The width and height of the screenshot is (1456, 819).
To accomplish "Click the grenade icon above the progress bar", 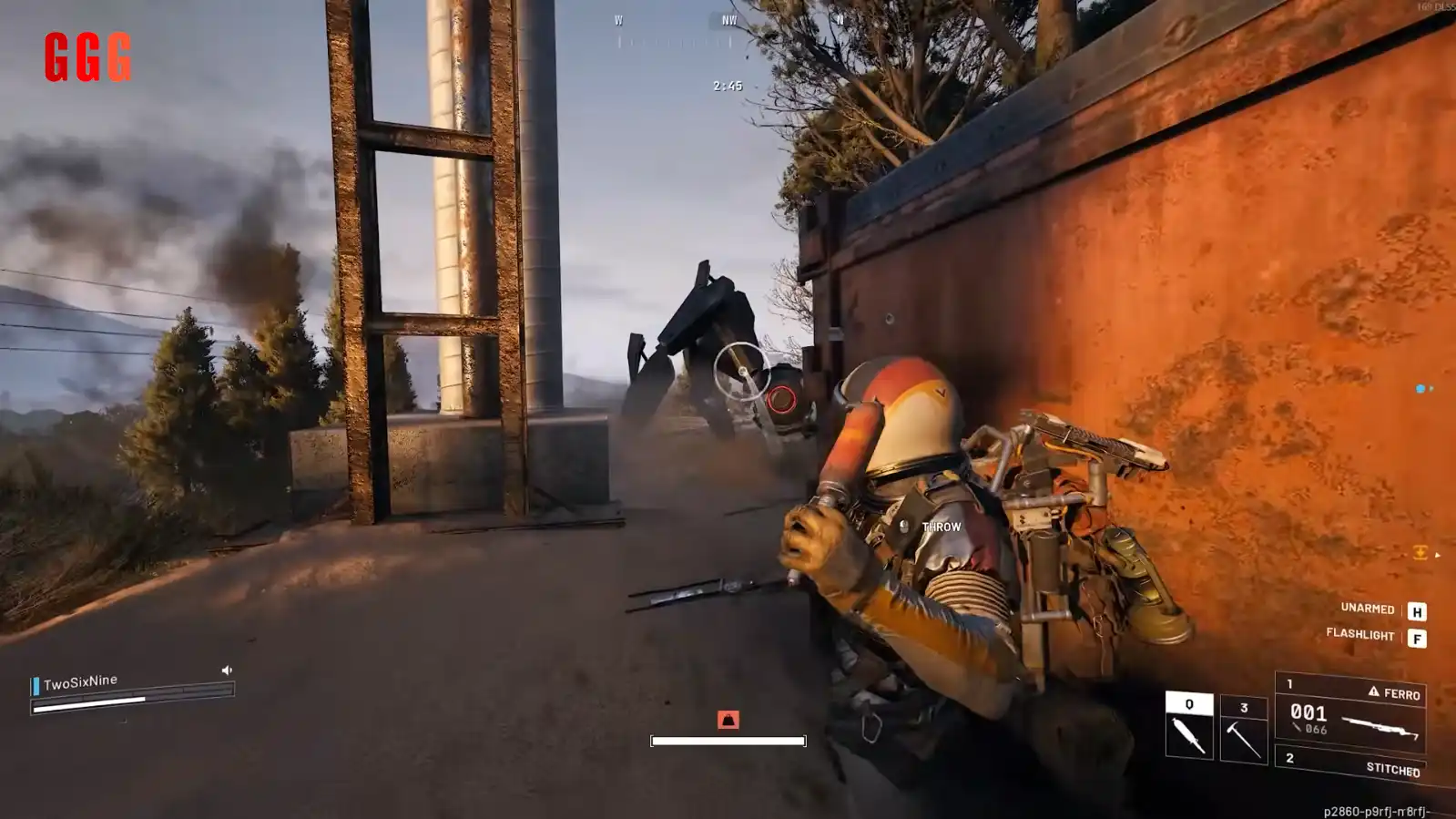I will pyautogui.click(x=728, y=720).
